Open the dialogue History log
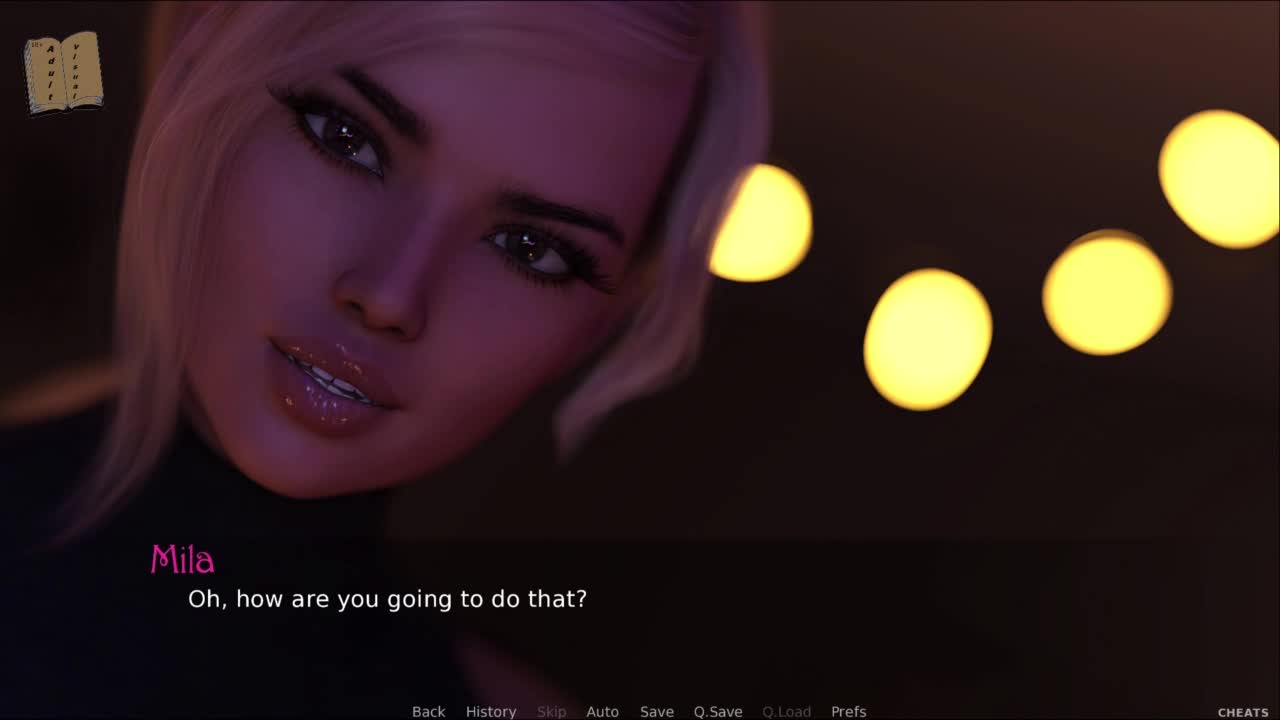This screenshot has height=720, width=1280. [x=490, y=711]
